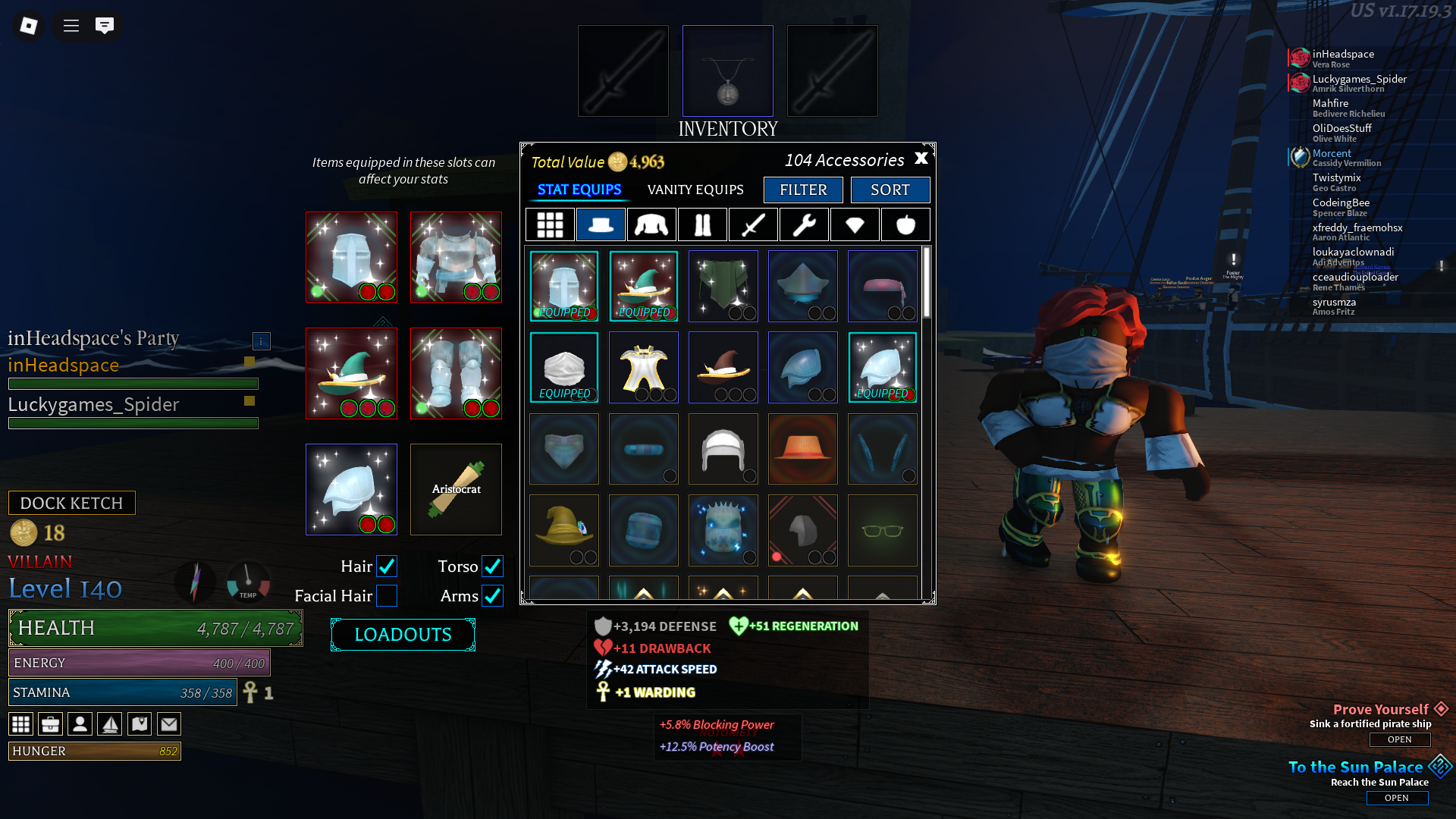Close the inventory window
The width and height of the screenshot is (1456, 819).
(x=921, y=158)
